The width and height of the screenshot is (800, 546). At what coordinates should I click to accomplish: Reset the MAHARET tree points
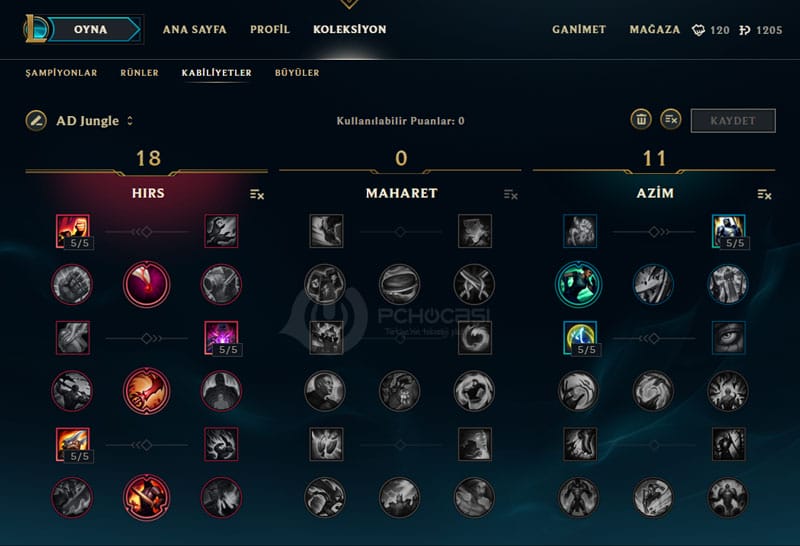pos(511,194)
